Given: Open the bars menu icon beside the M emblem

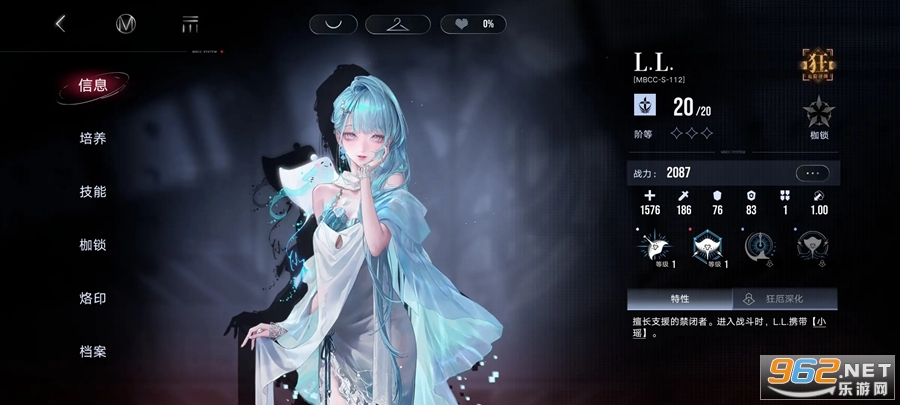Looking at the screenshot, I should pyautogui.click(x=189, y=24).
